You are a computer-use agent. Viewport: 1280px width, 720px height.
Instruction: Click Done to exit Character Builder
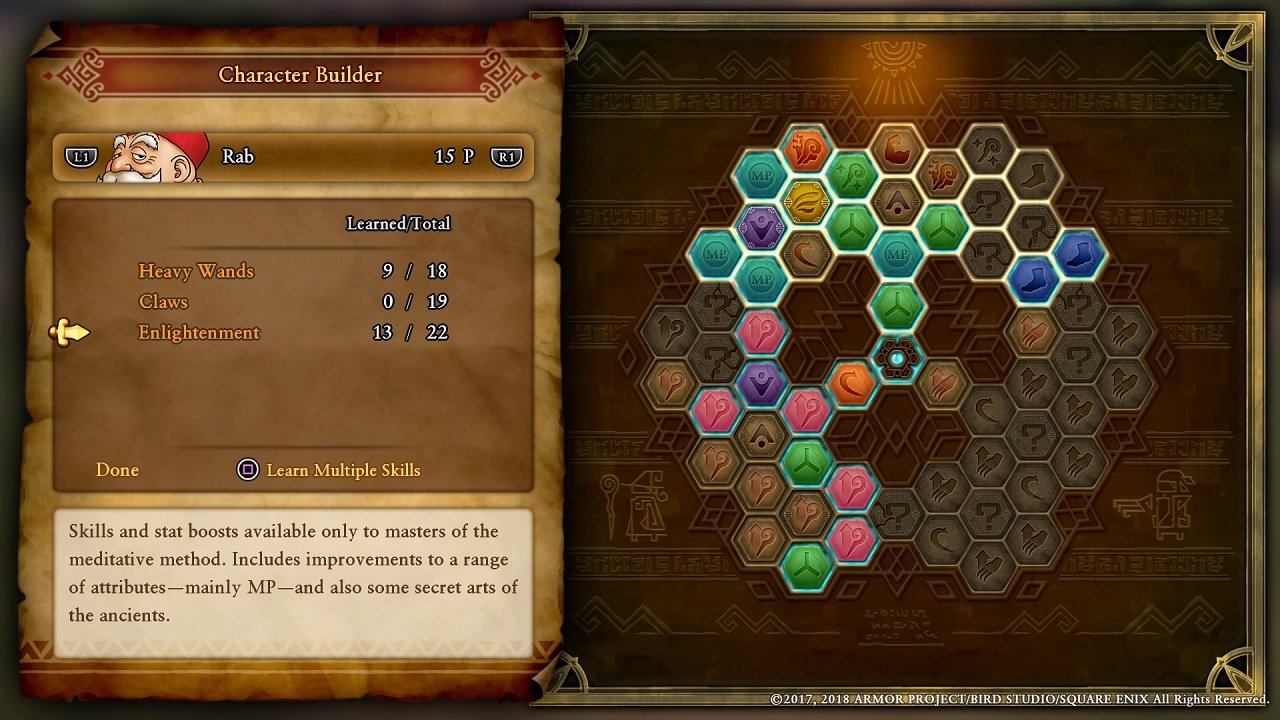tap(117, 470)
